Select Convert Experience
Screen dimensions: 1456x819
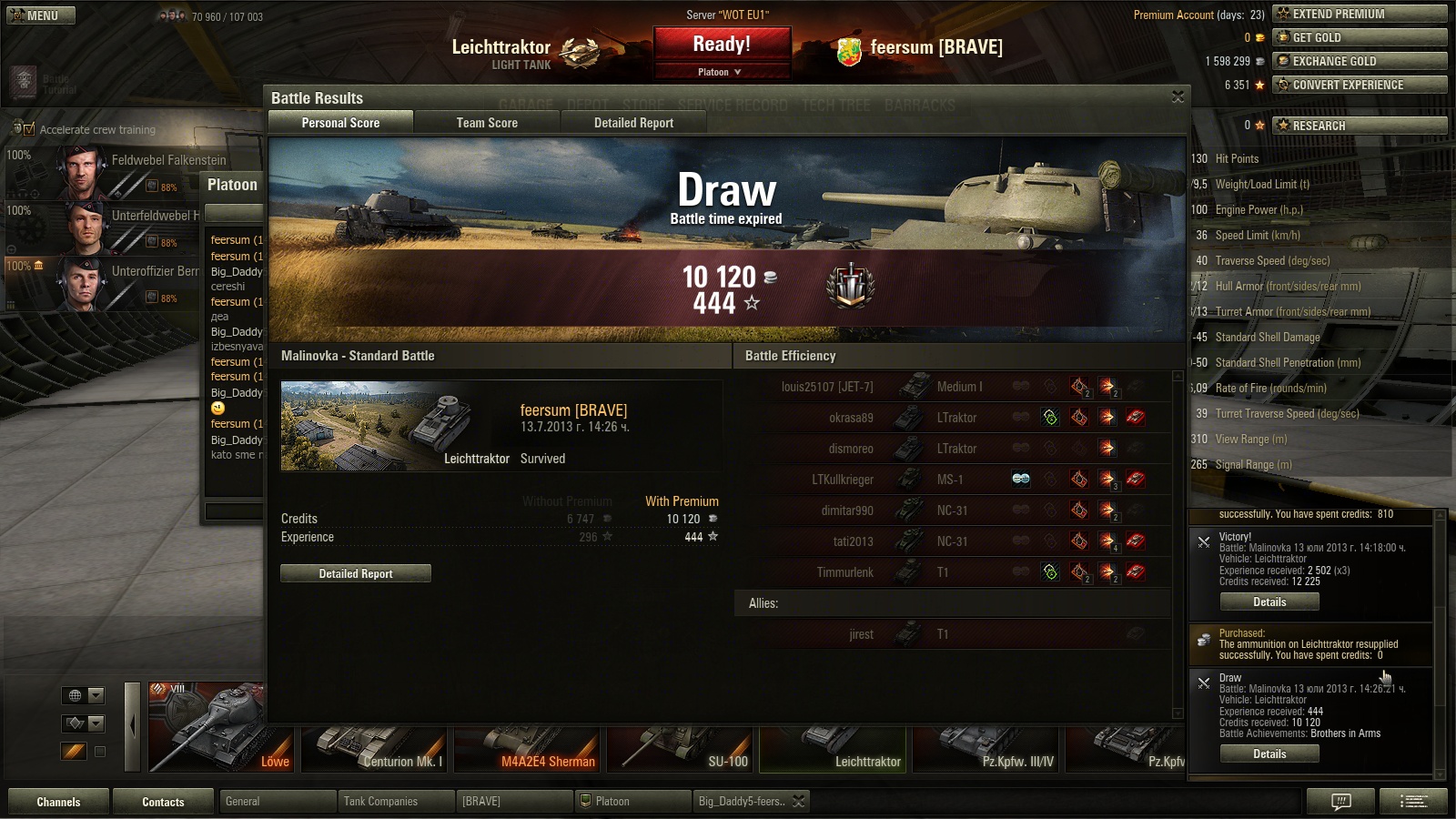point(1360,85)
